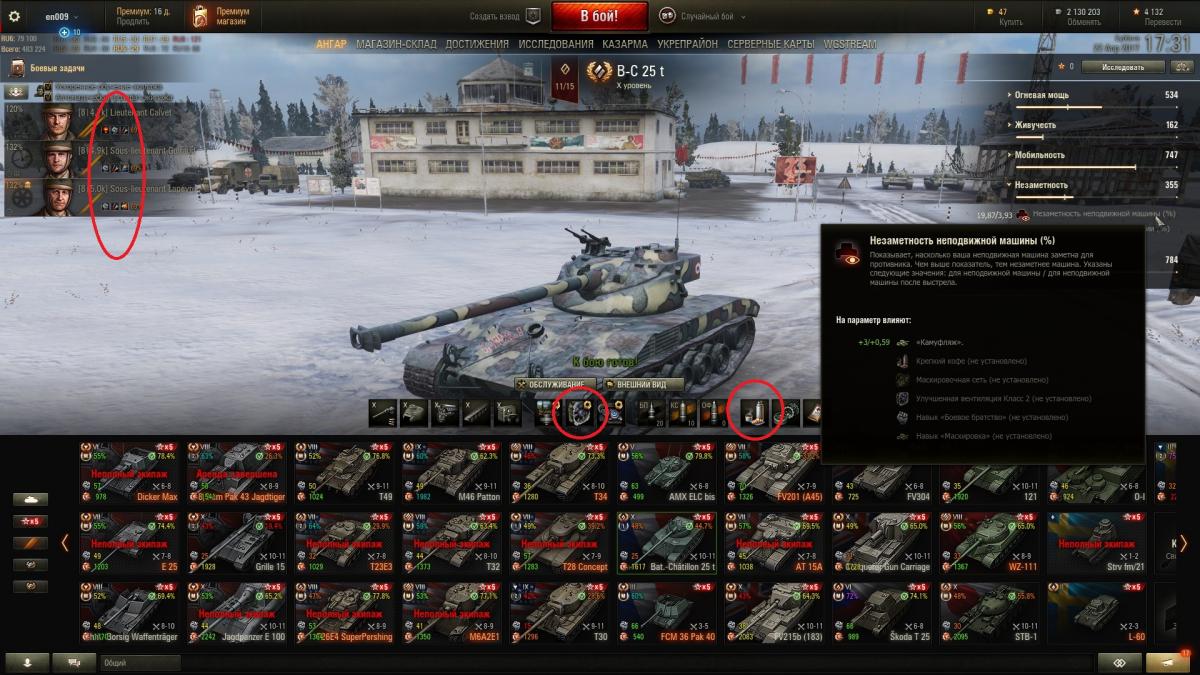Open the Серверные Карты tab
The image size is (1200, 675).
pos(771,44)
